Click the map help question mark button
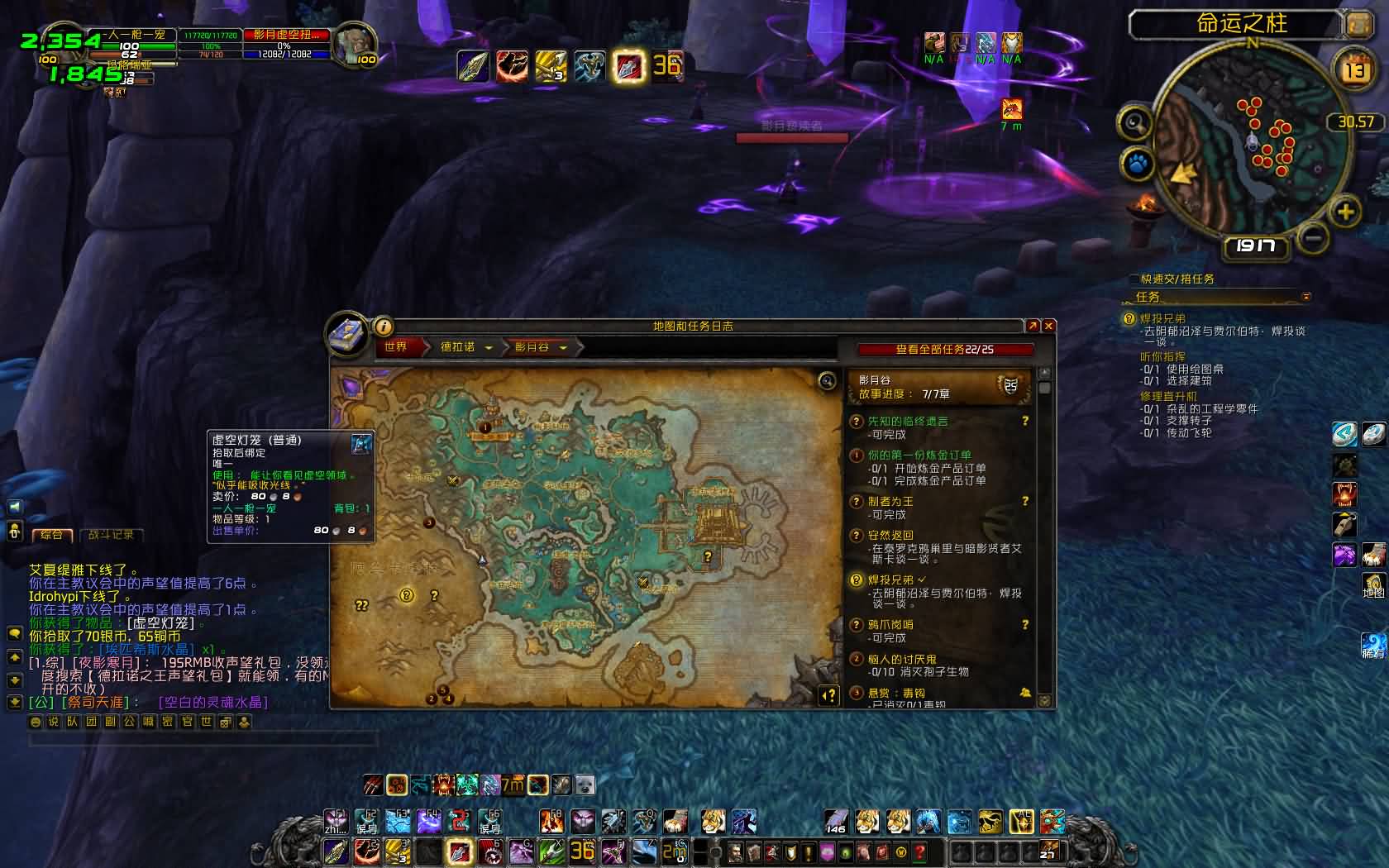Viewport: 1389px width, 868px height. tap(828, 696)
